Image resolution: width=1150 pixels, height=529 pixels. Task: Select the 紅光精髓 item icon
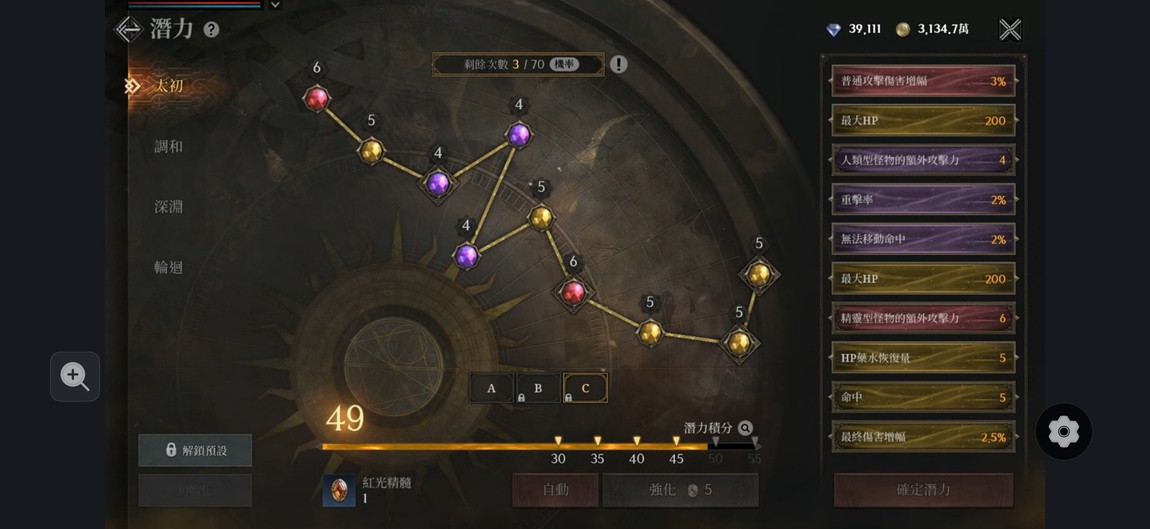point(339,490)
